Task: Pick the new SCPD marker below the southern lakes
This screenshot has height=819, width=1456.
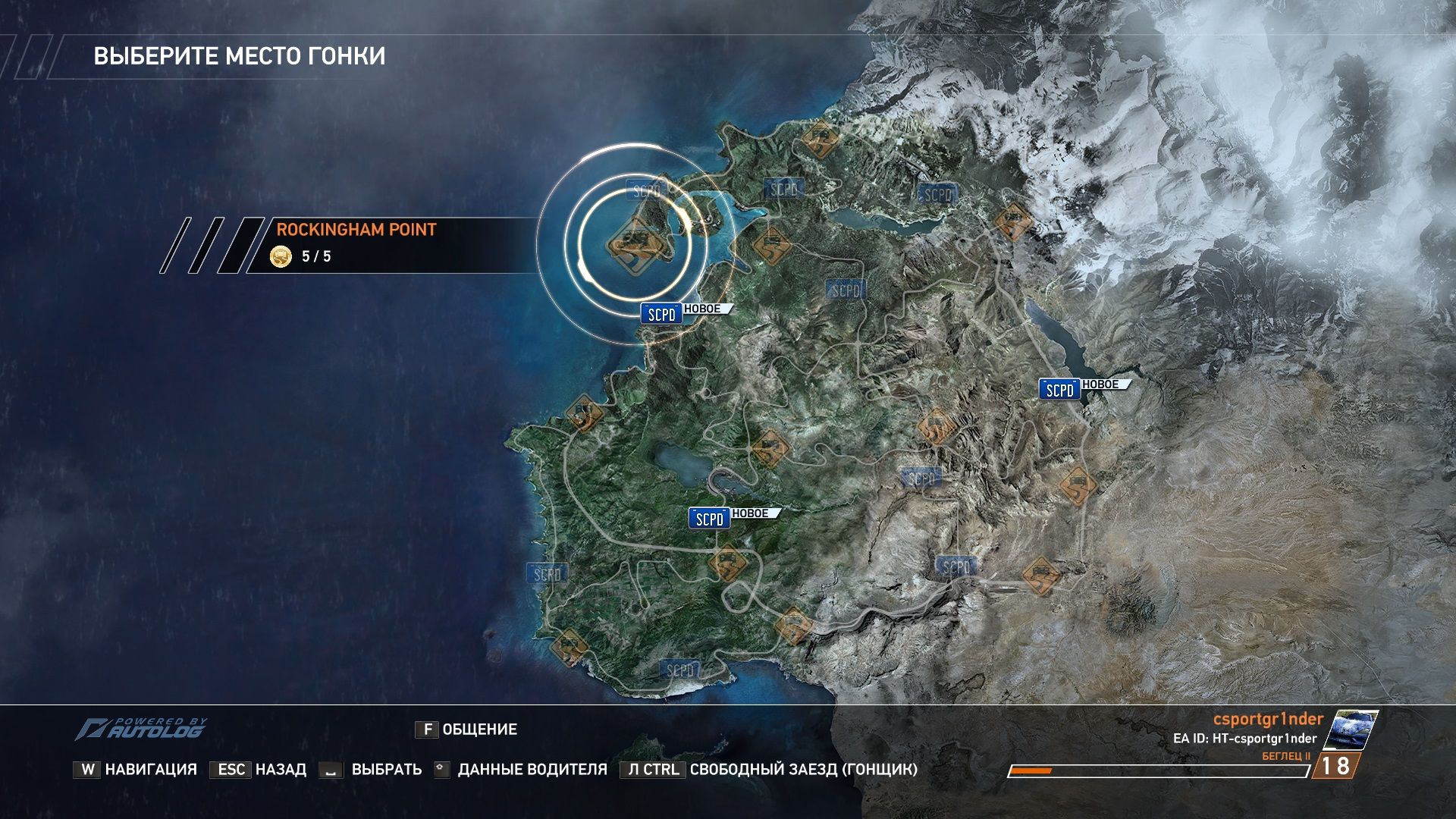Action: click(709, 519)
